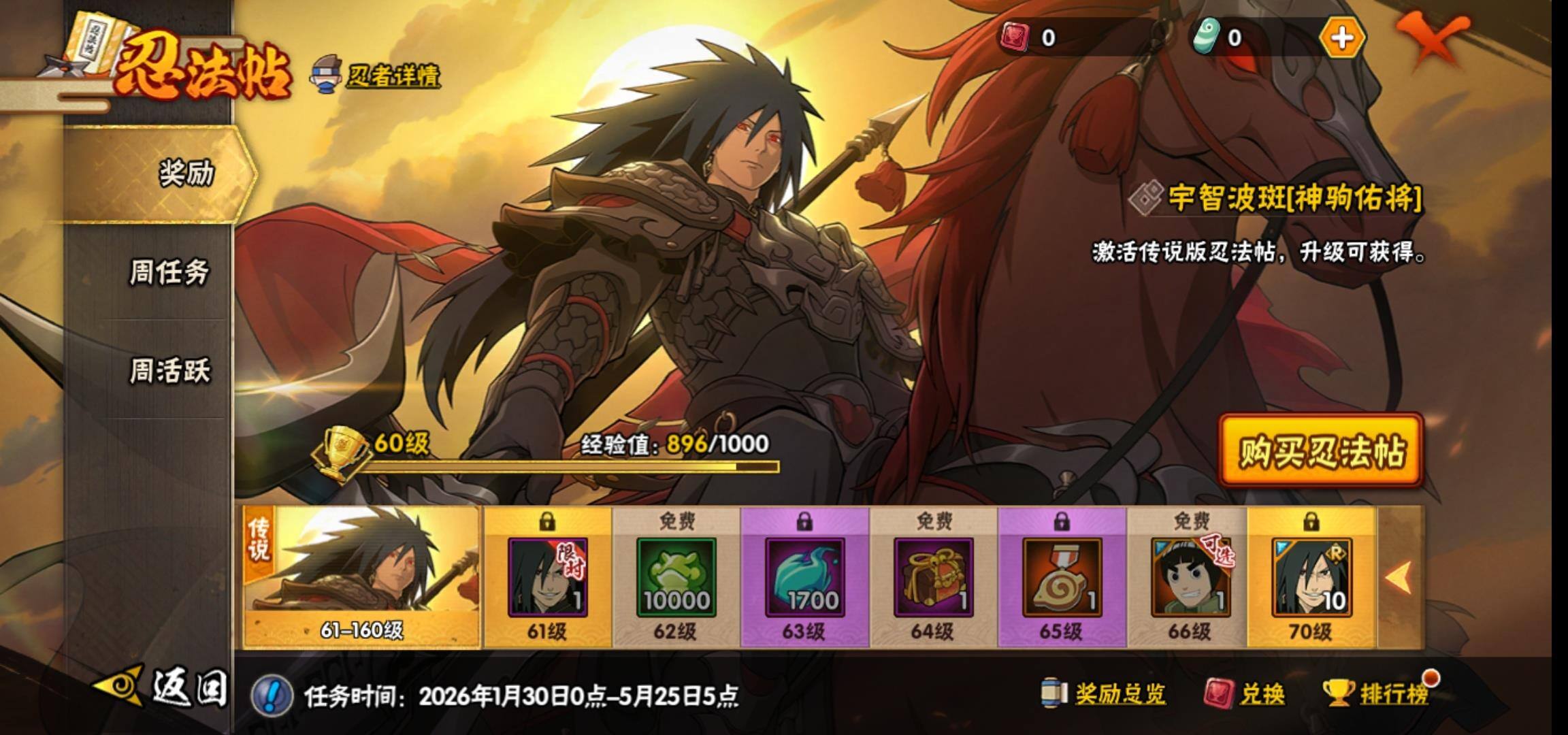This screenshot has height=735, width=1568.
Task: Click the yellow arrow beside the reward track
Action: tap(1399, 577)
